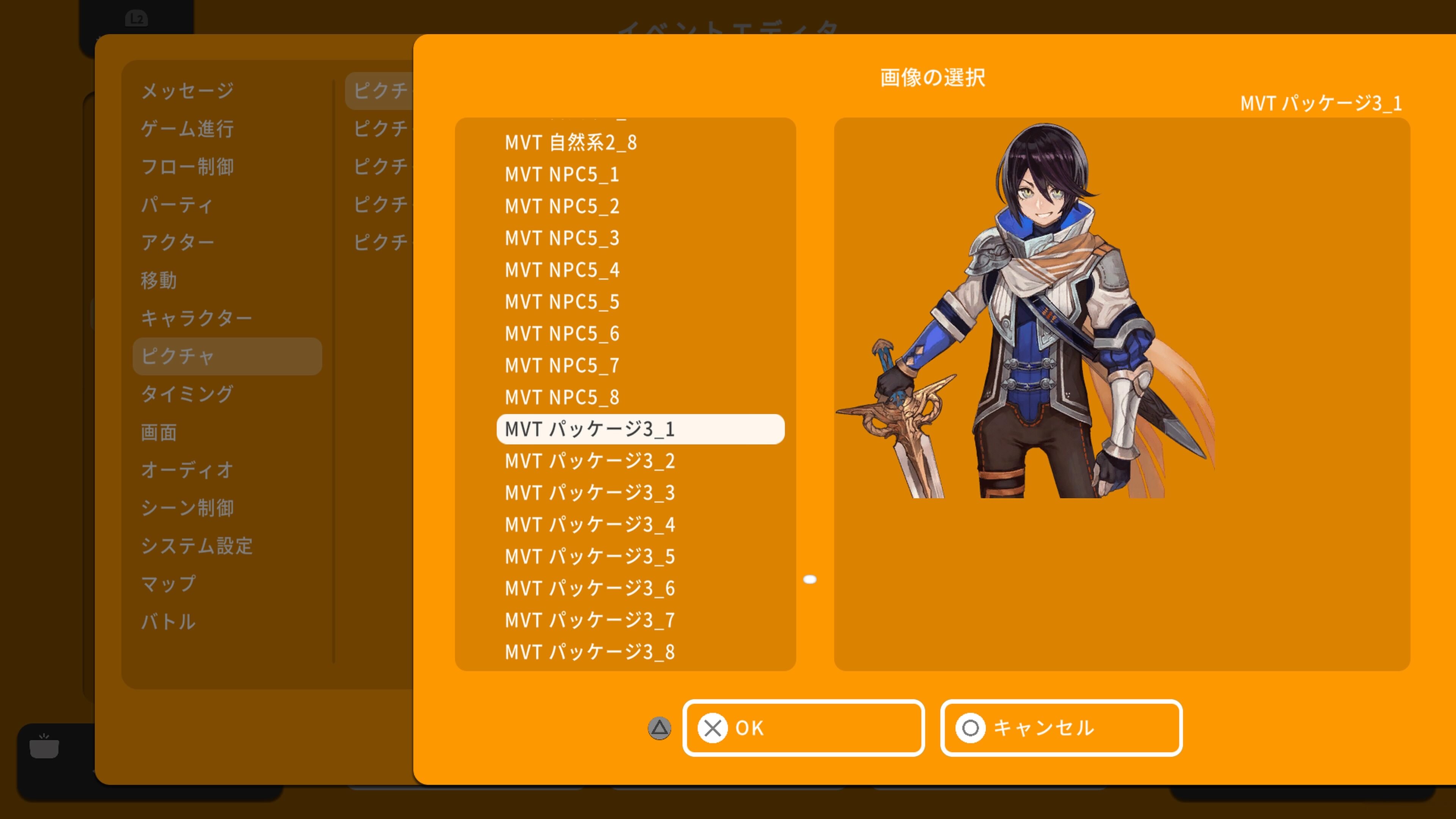Switch to the バトル category

click(169, 622)
